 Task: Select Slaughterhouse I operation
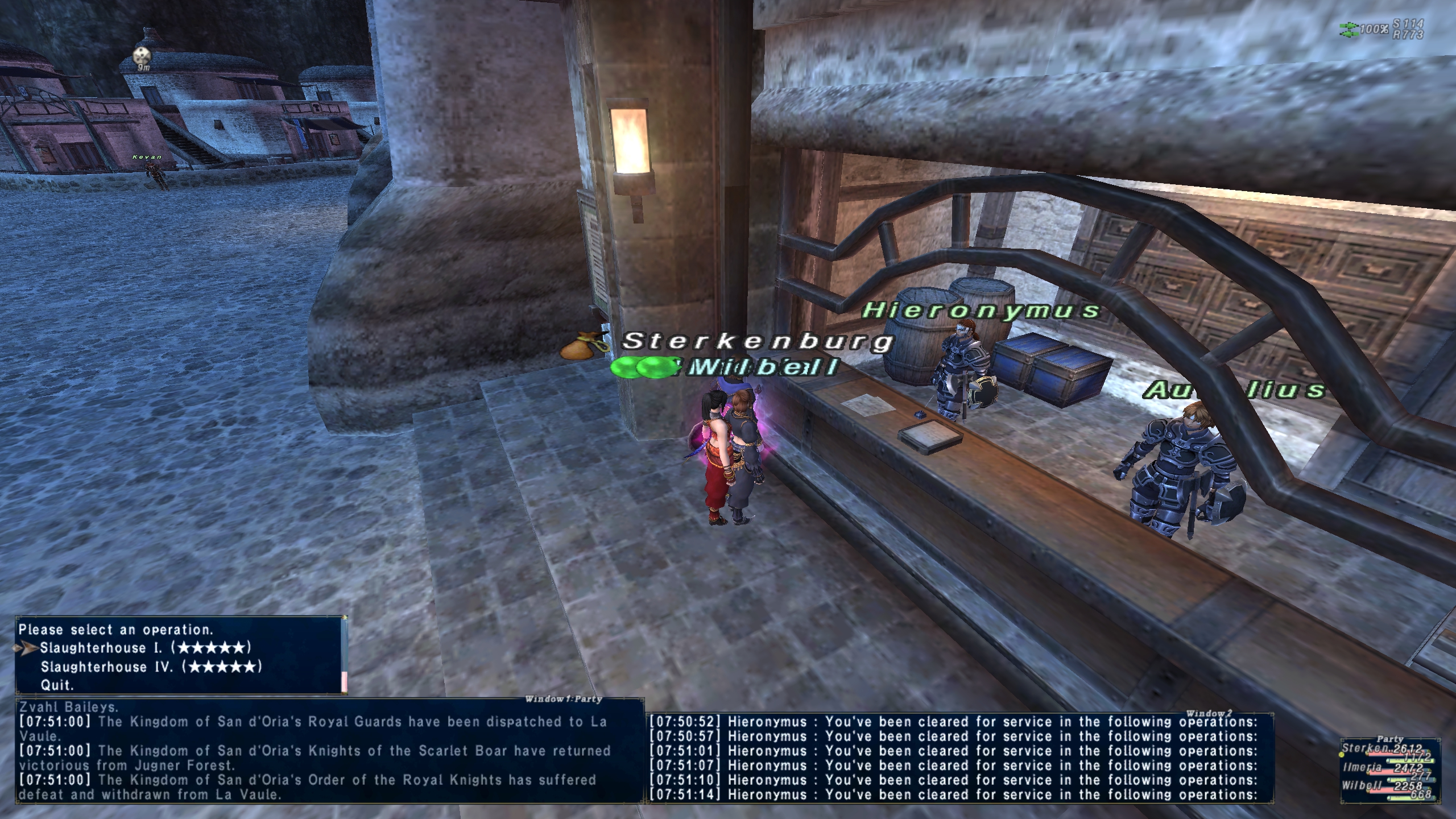[145, 648]
